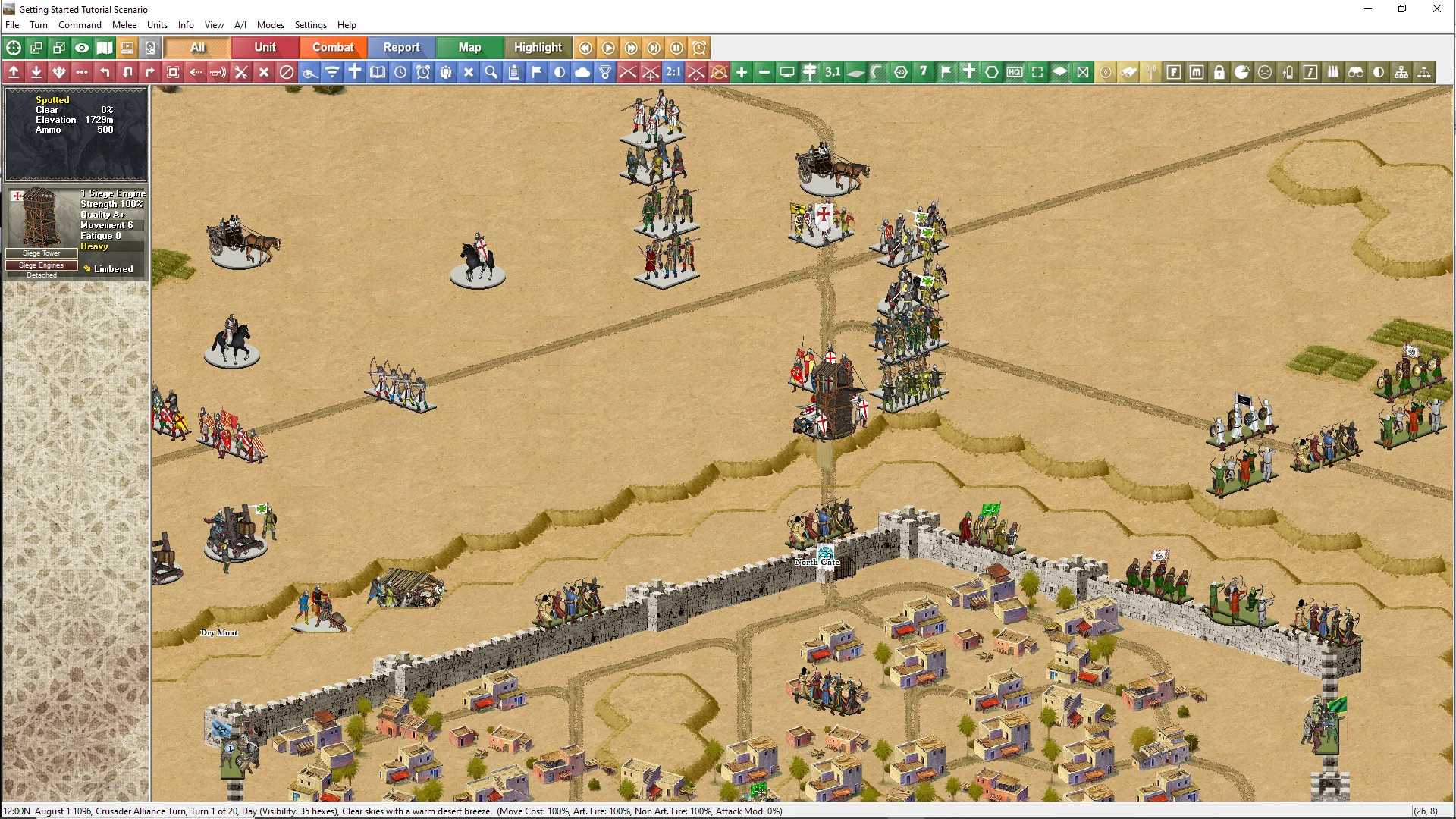The width and height of the screenshot is (1456, 819).
Task: Zoom in with the green plus button
Action: [x=742, y=72]
